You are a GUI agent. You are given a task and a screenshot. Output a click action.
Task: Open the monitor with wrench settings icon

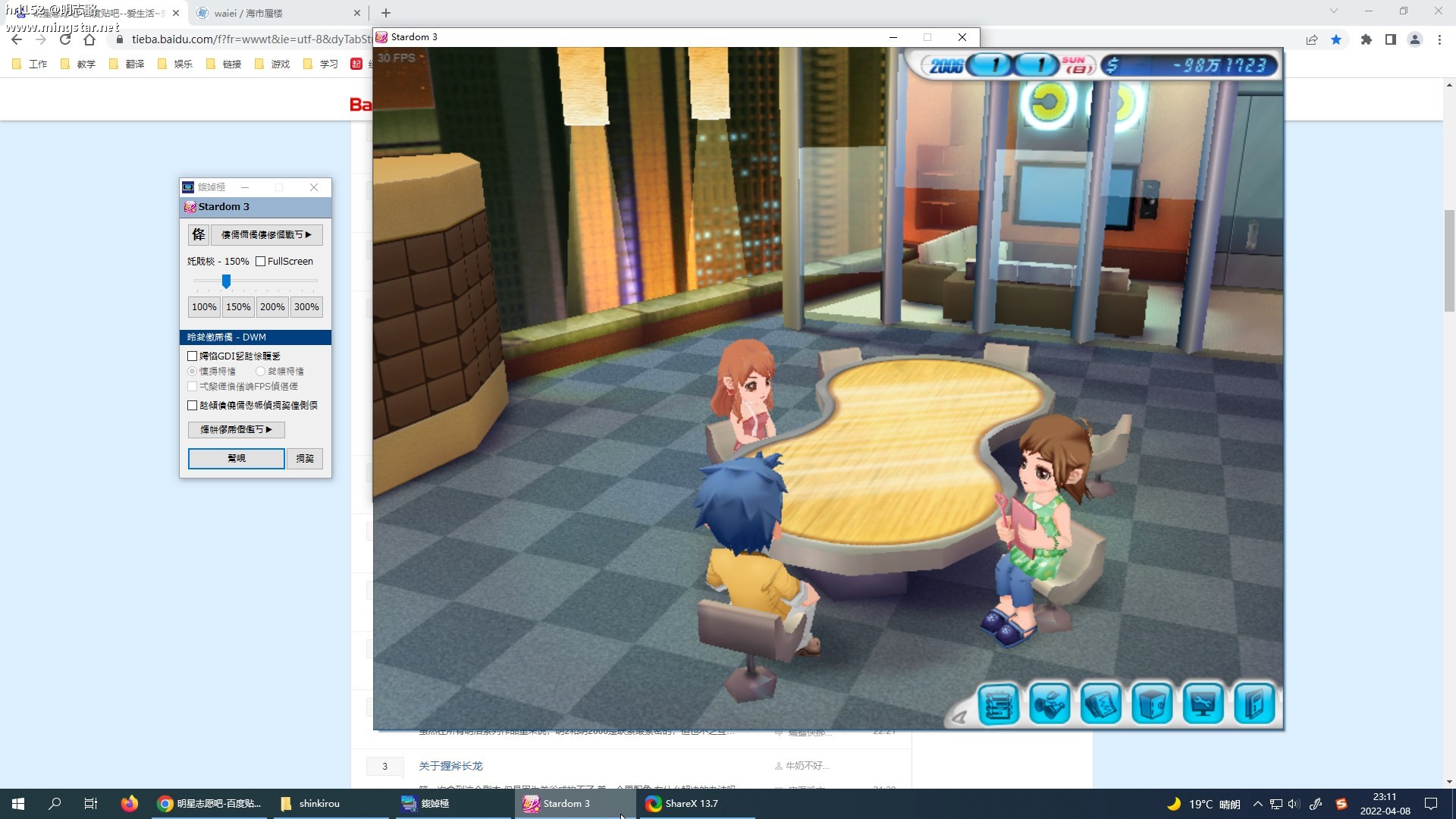(x=1203, y=704)
